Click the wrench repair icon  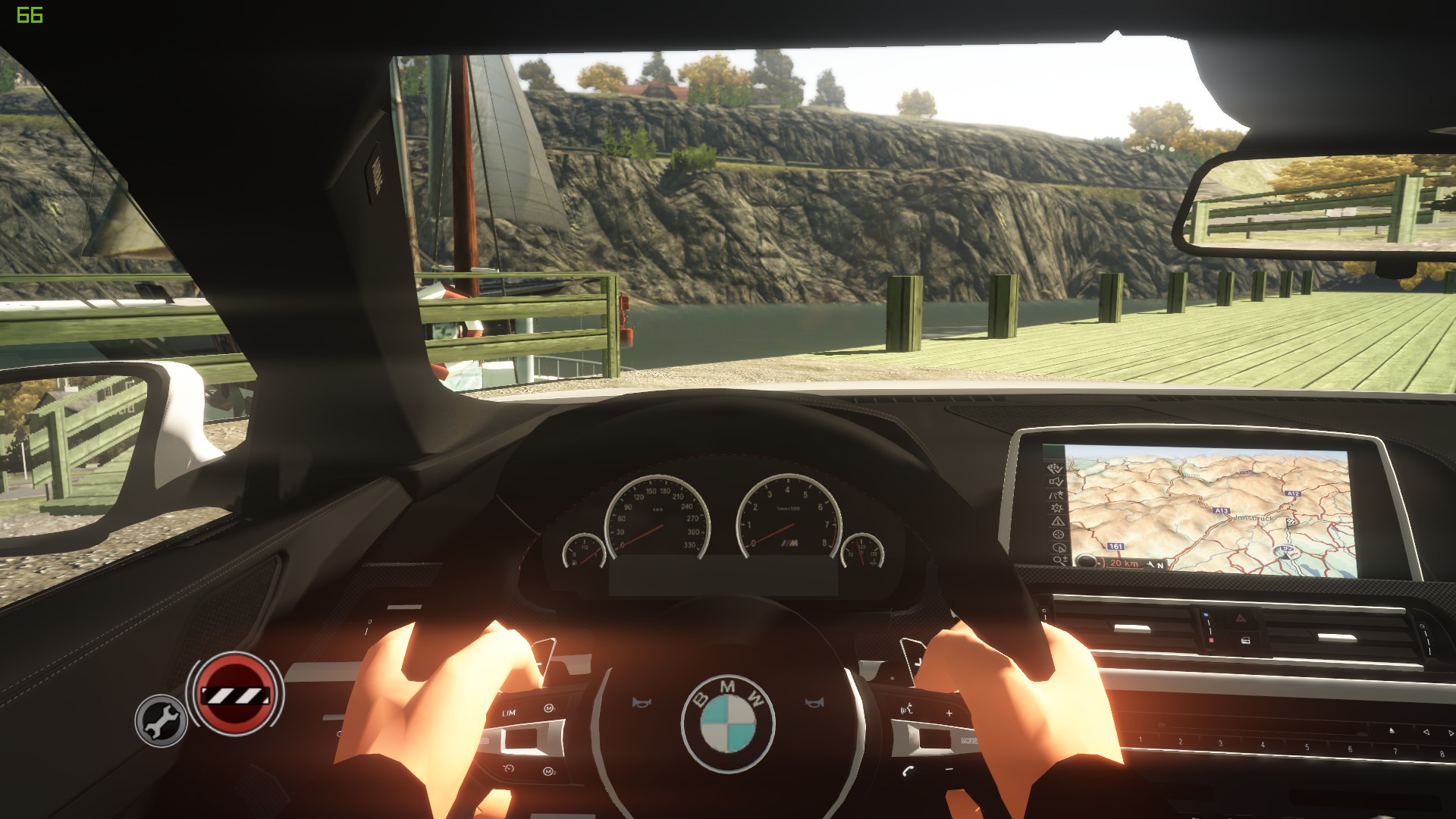(x=161, y=720)
